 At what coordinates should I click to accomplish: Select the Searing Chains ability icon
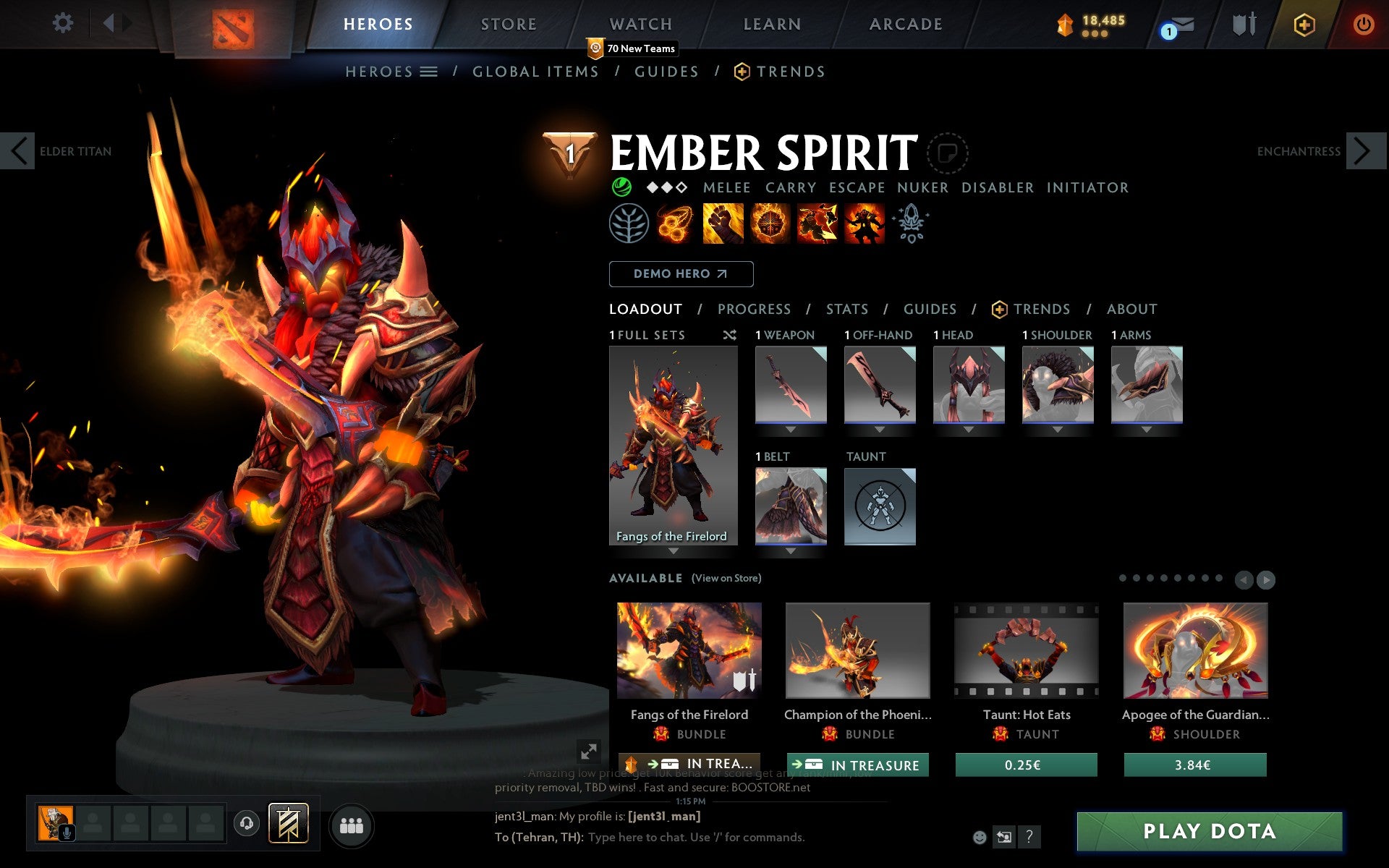coord(675,223)
